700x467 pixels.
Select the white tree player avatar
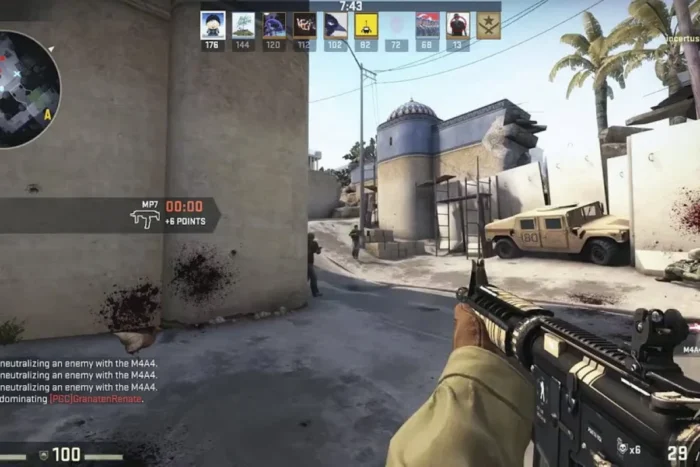pos(243,25)
